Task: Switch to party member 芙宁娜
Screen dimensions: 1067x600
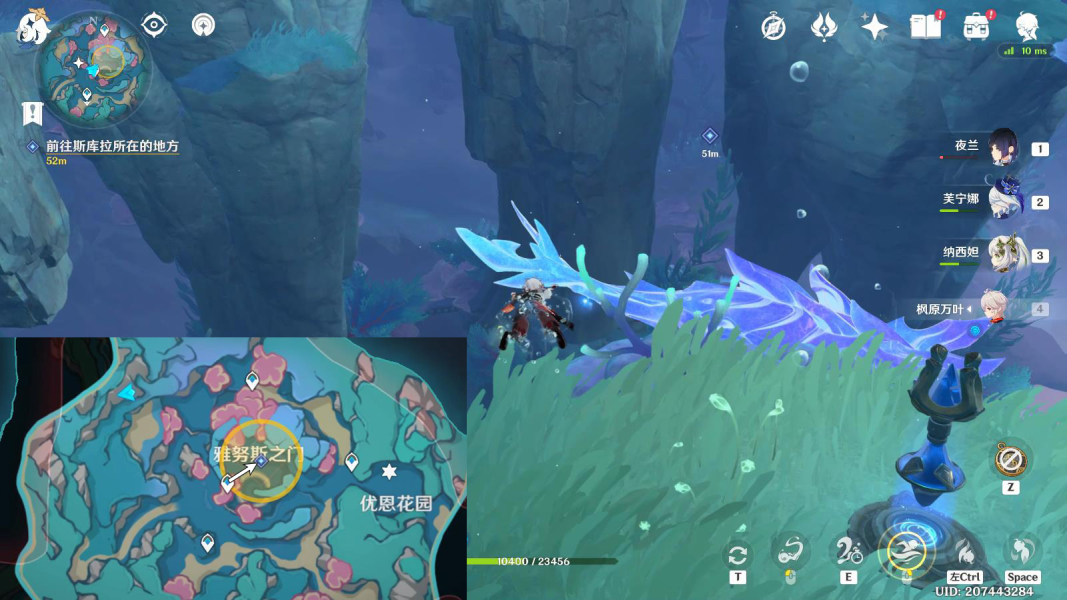Action: coord(1003,201)
